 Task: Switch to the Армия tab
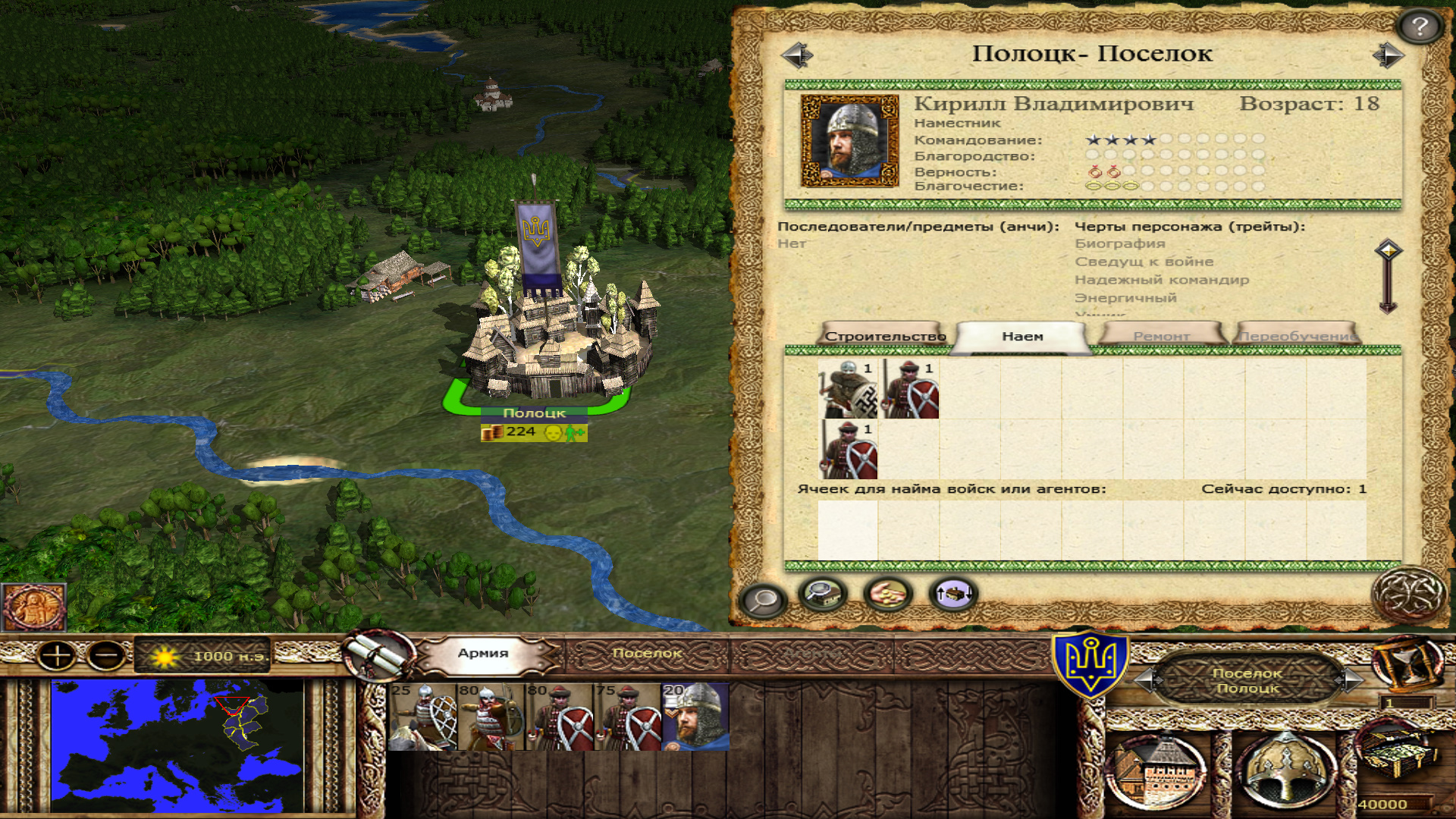(483, 653)
